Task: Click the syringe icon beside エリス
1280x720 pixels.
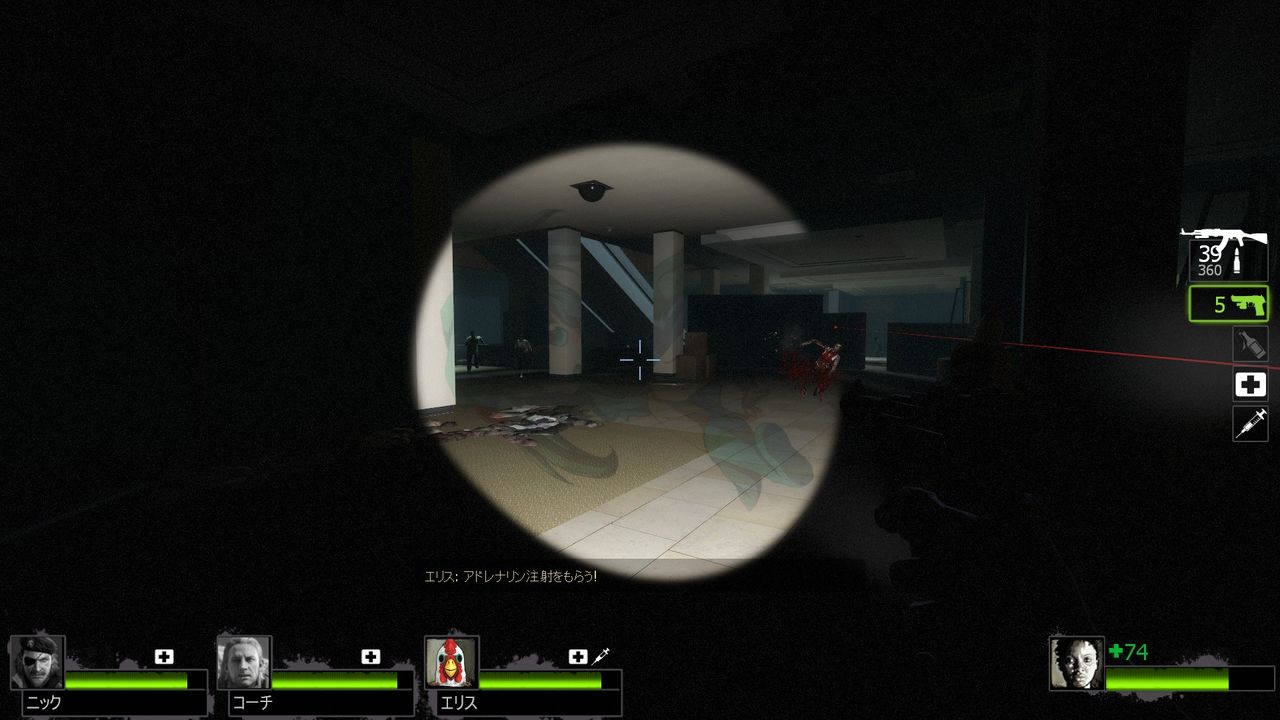Action: coord(600,655)
